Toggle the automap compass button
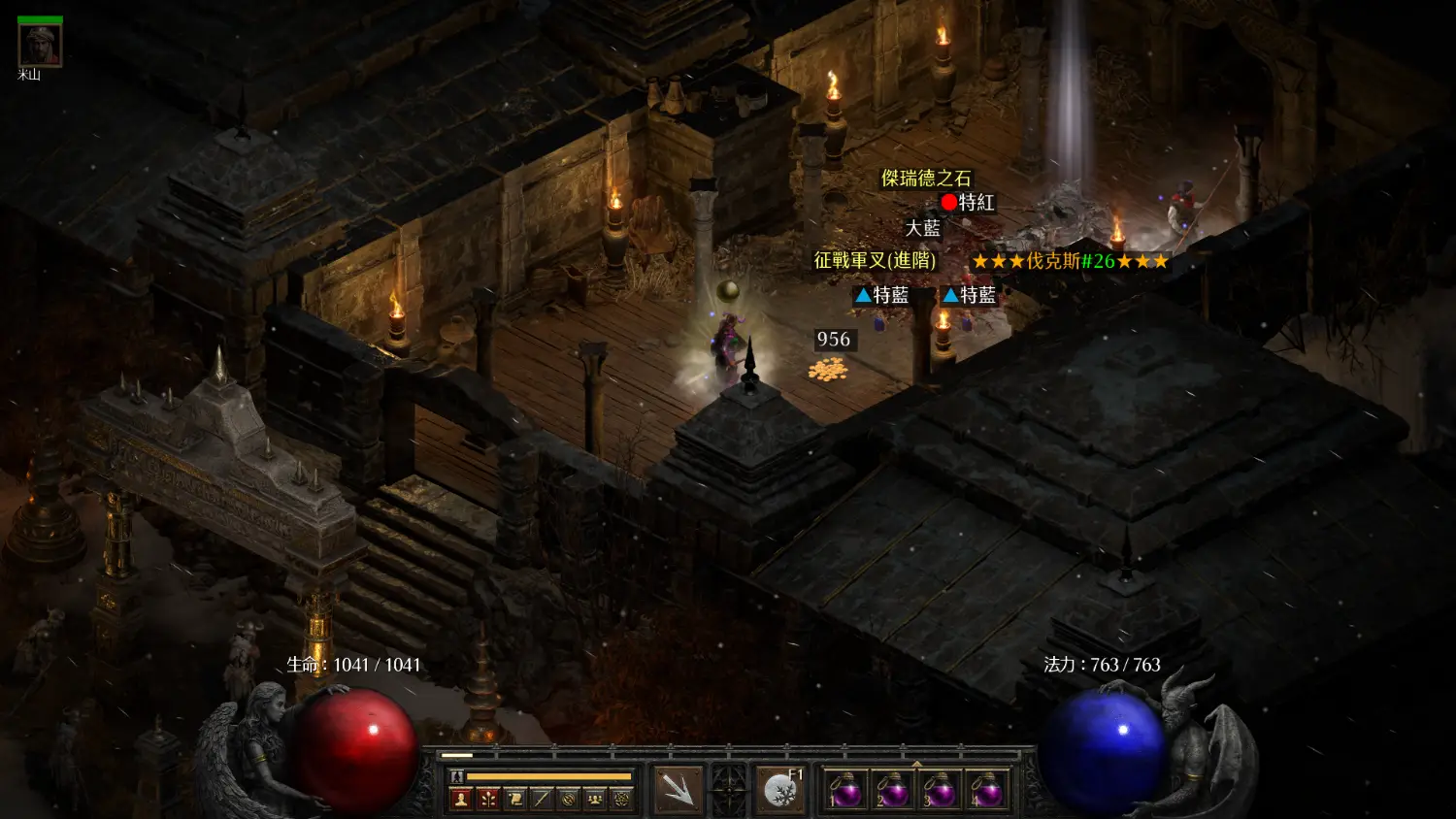Image resolution: width=1456 pixels, height=819 pixels. [569, 799]
